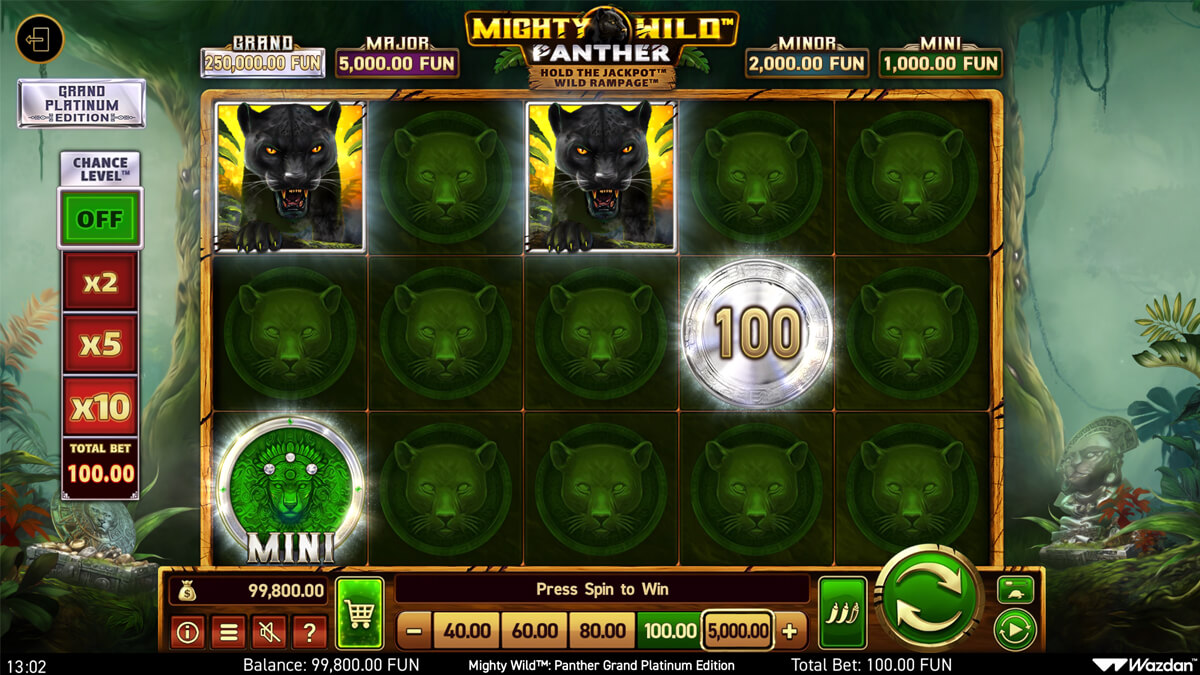This screenshot has width=1200, height=675.
Task: Pick the 5,000.00 bet option
Action: coord(738,631)
